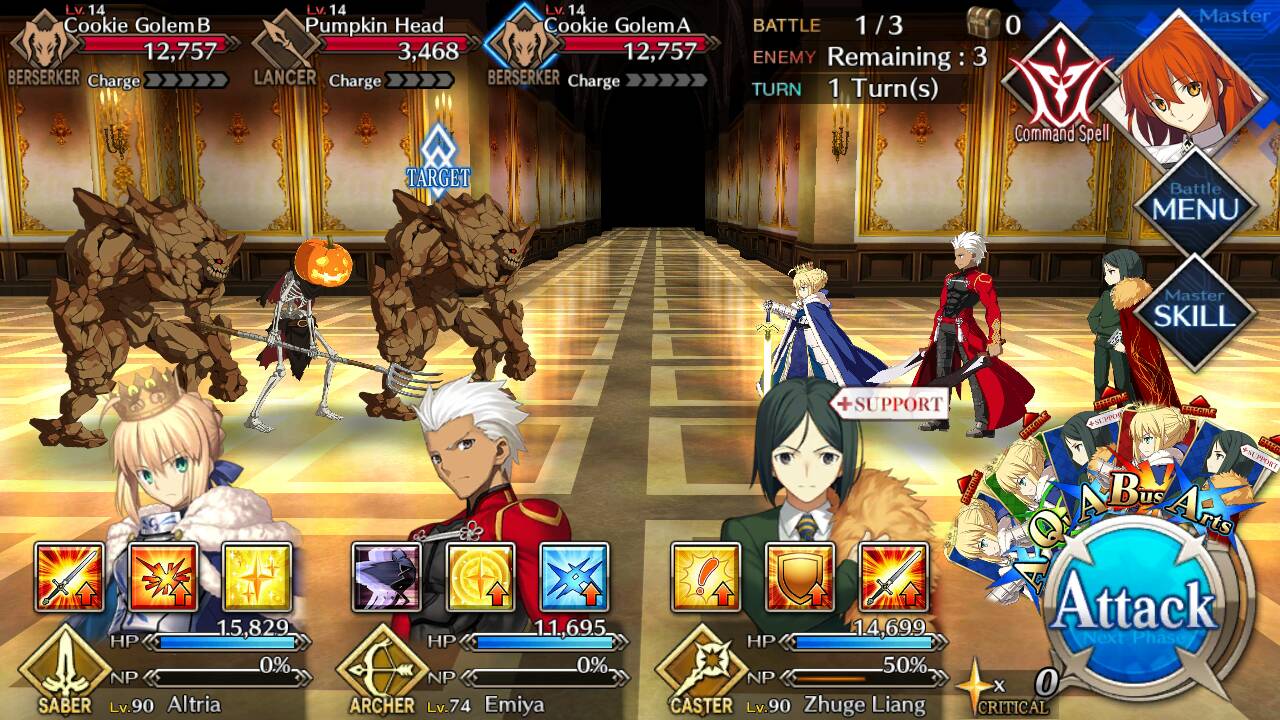The image size is (1280, 720).
Task: Use Emiya's blue projection skill
Action: (x=574, y=577)
